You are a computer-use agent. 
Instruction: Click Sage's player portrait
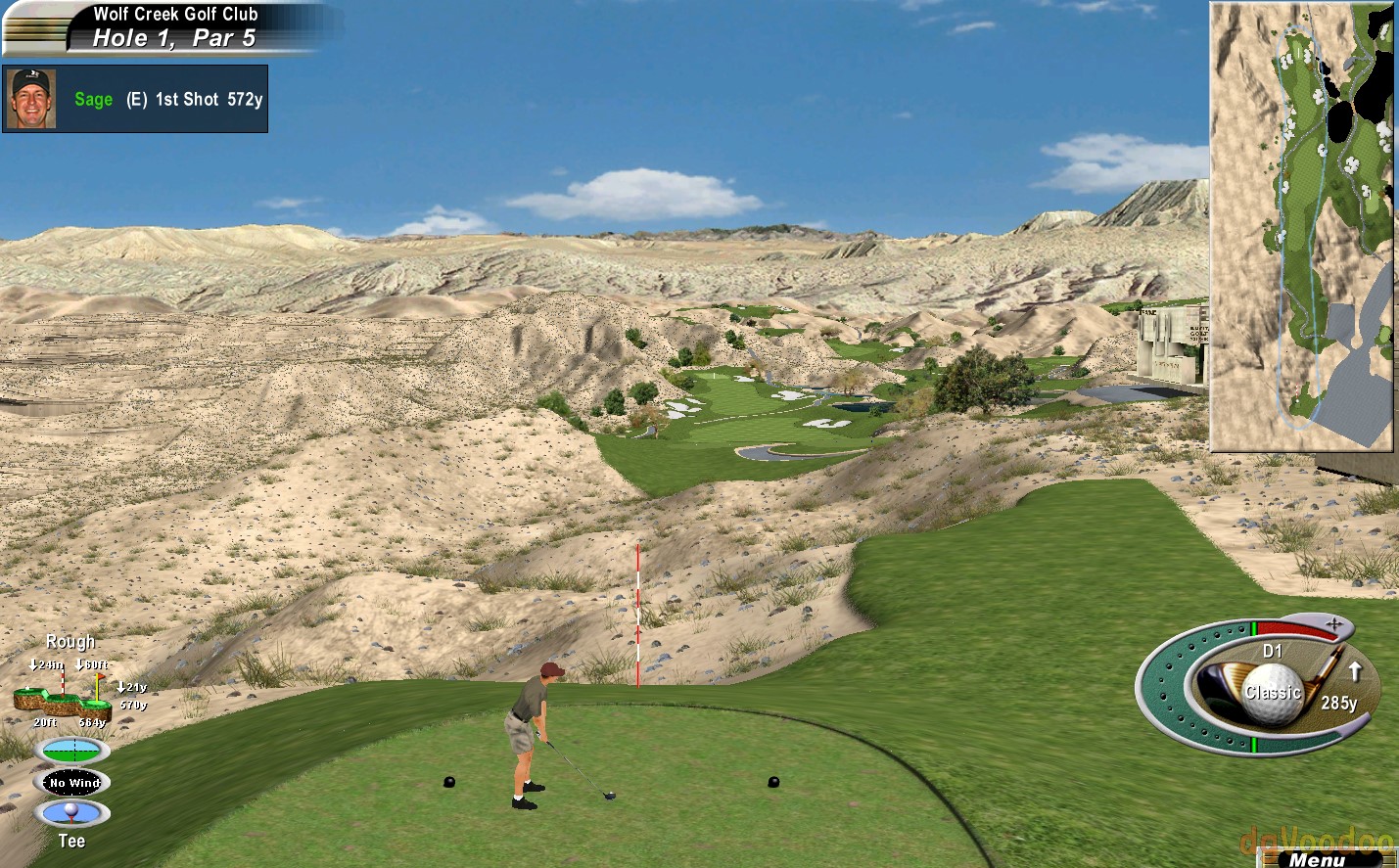tap(30, 99)
